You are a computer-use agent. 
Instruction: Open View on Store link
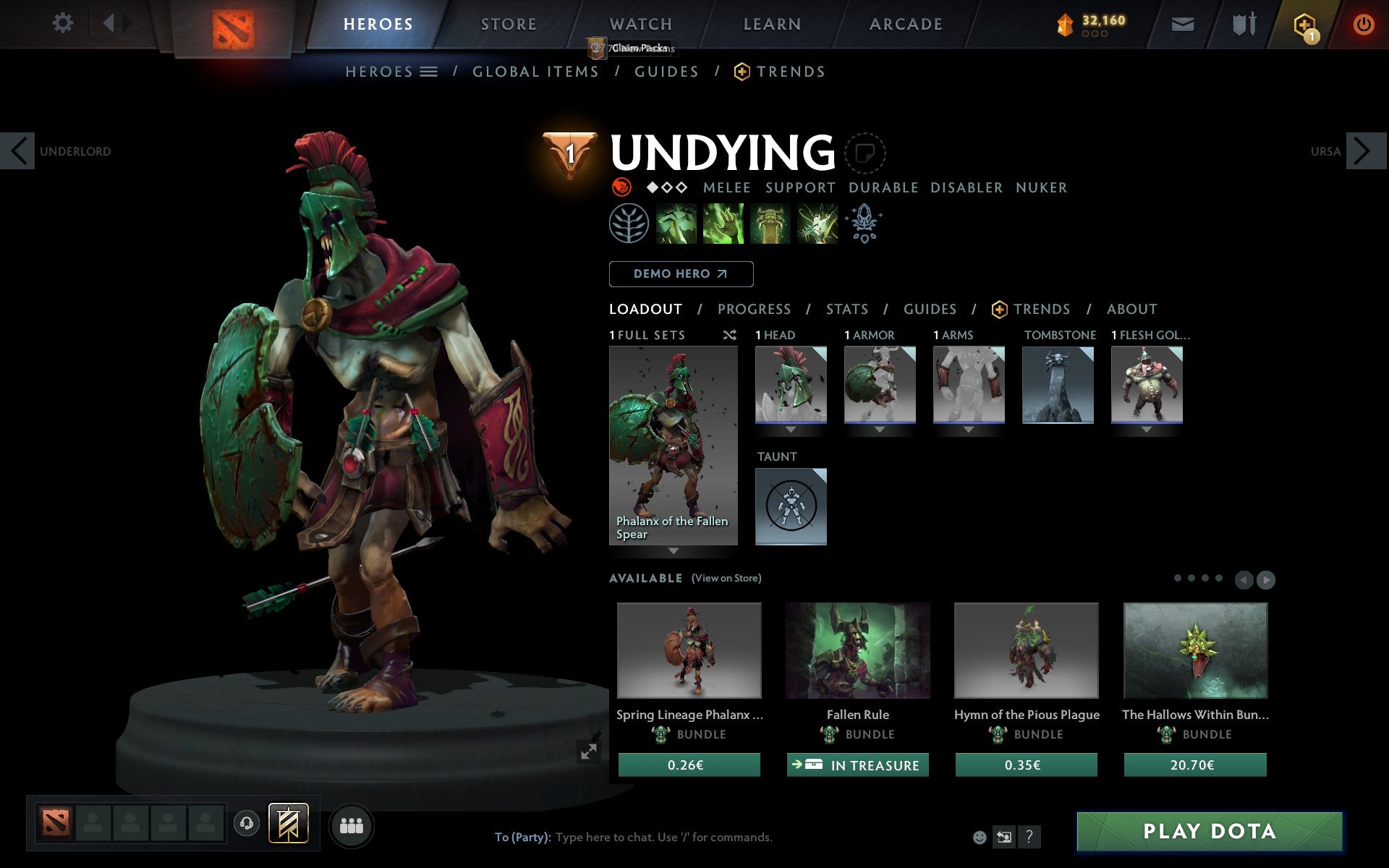click(x=726, y=578)
